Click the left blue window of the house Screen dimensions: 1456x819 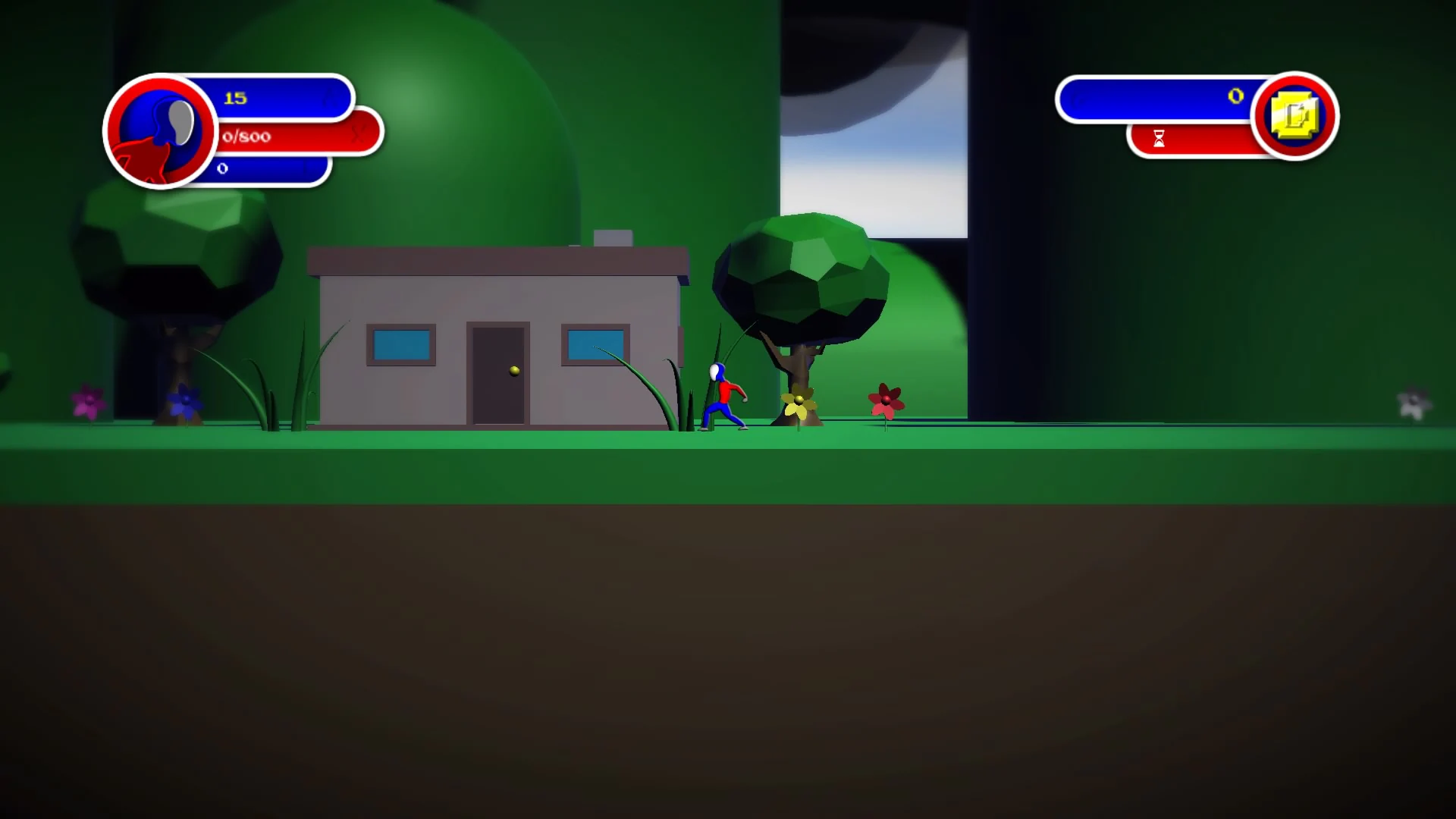[x=400, y=345]
